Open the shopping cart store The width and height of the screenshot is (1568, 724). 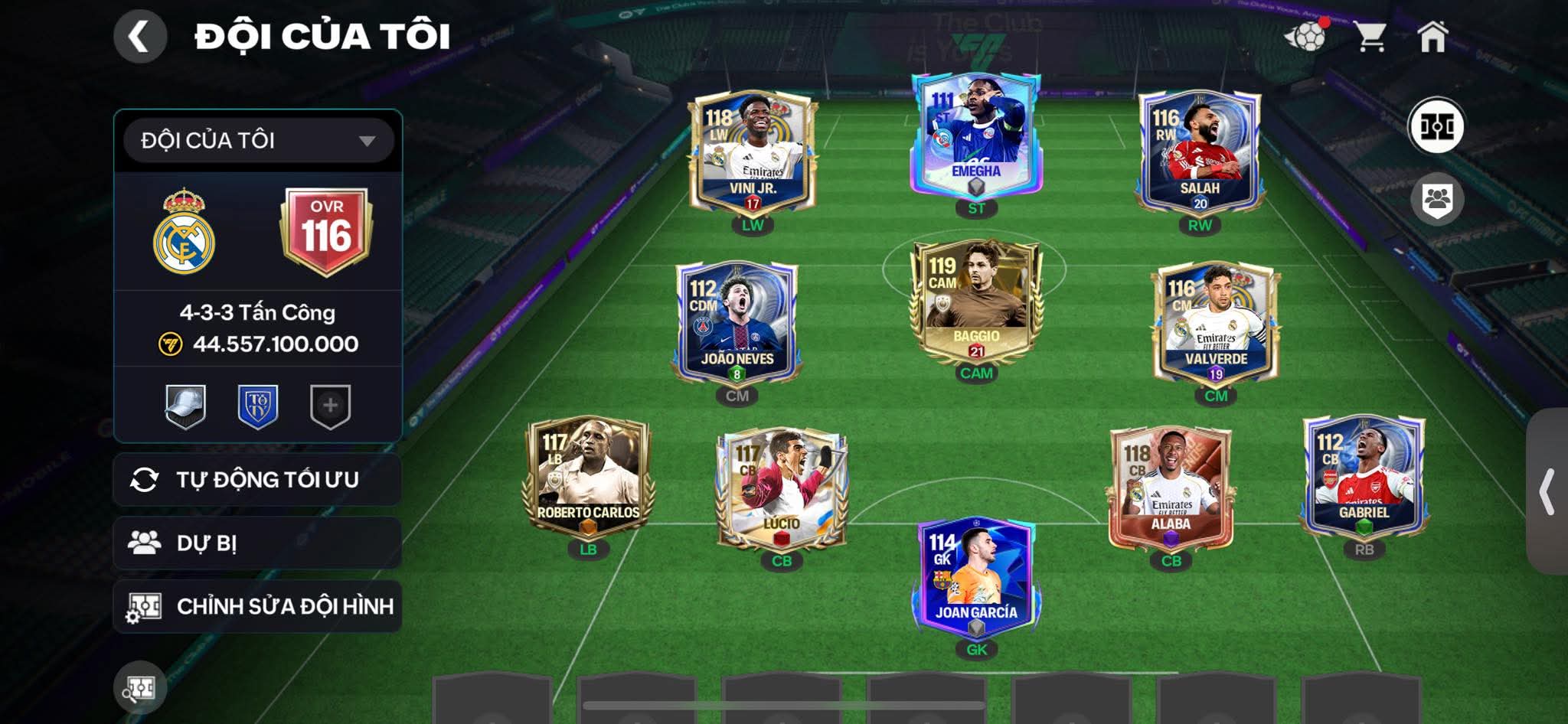1370,36
